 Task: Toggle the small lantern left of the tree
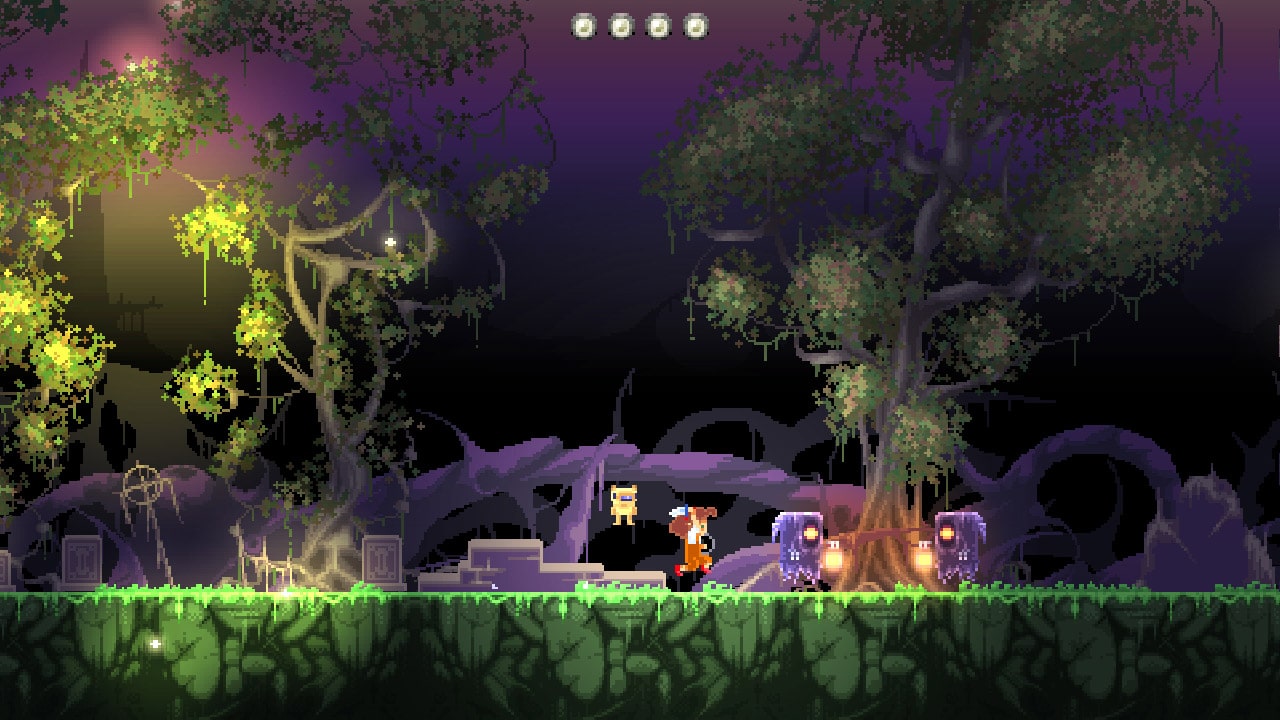[835, 556]
